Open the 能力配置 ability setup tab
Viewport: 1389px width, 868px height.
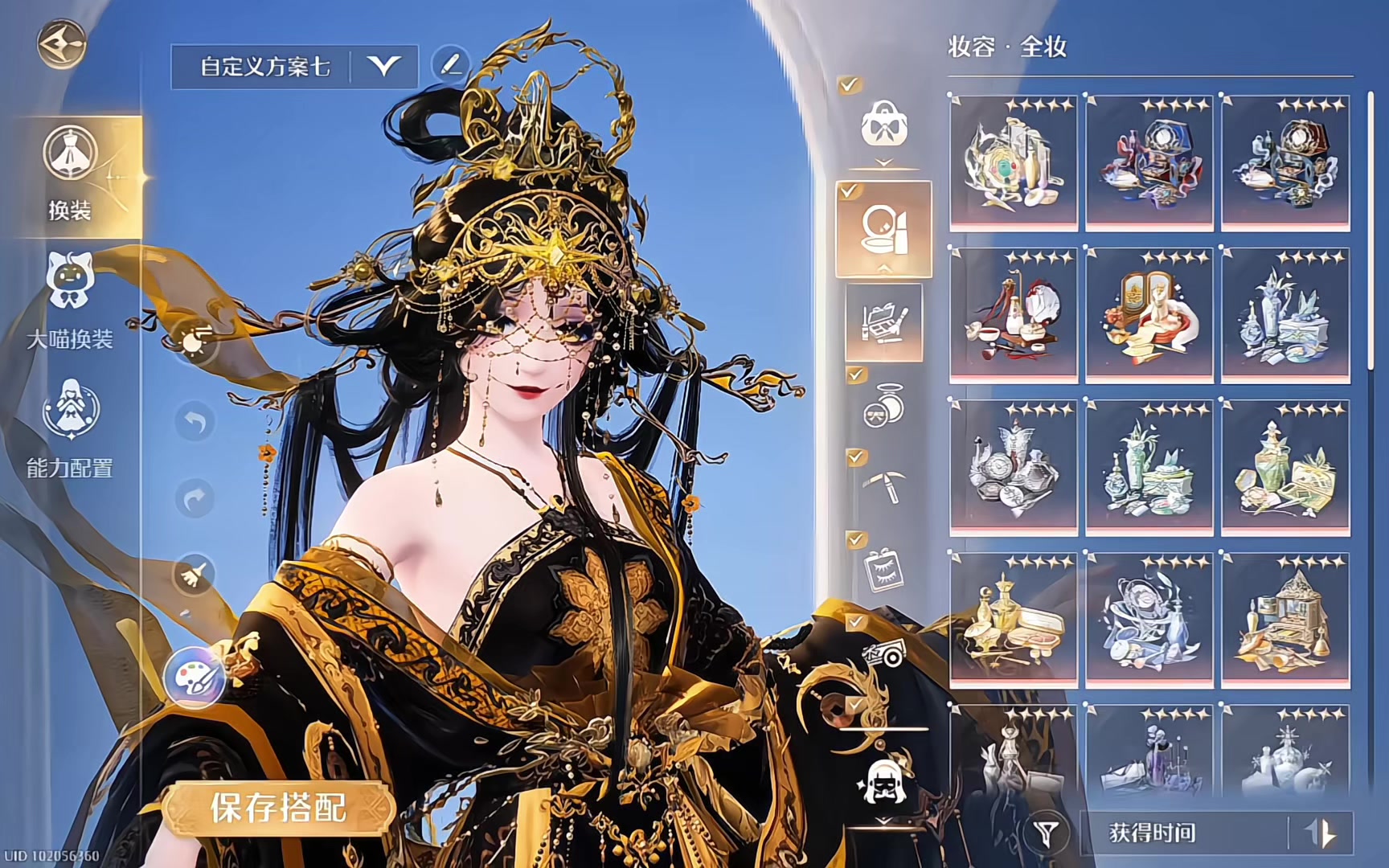pos(70,430)
